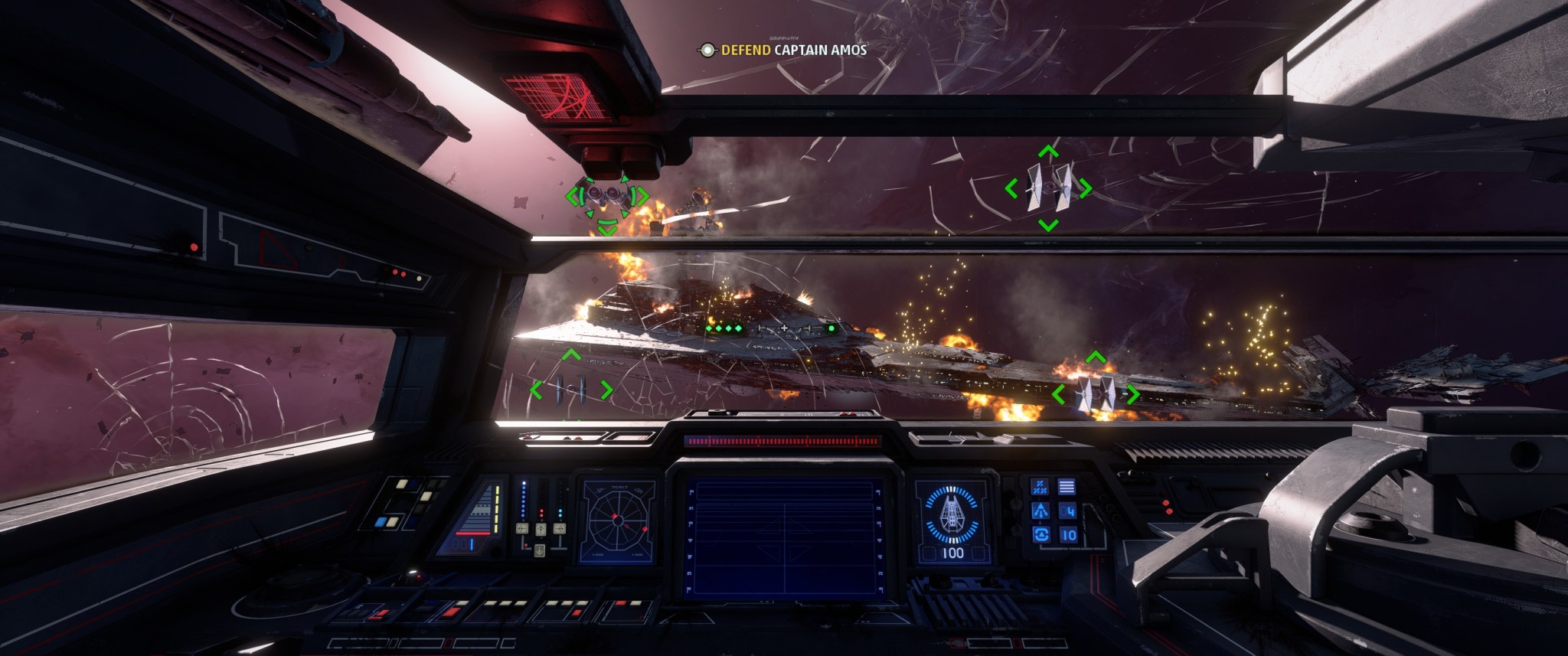Open the circular radar display
The width and height of the screenshot is (1568, 656).
point(617,521)
